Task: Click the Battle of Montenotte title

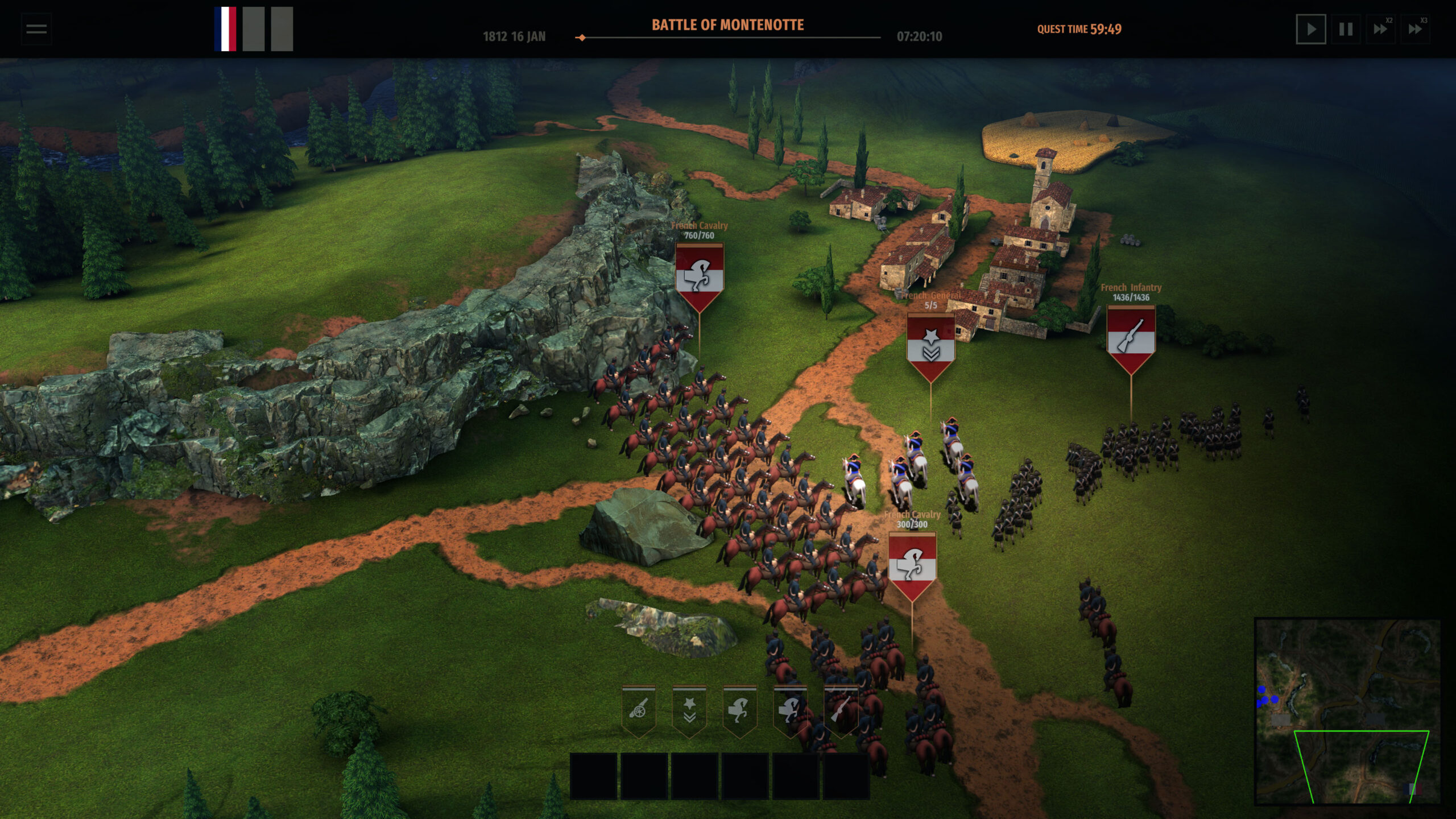Action: (728, 24)
